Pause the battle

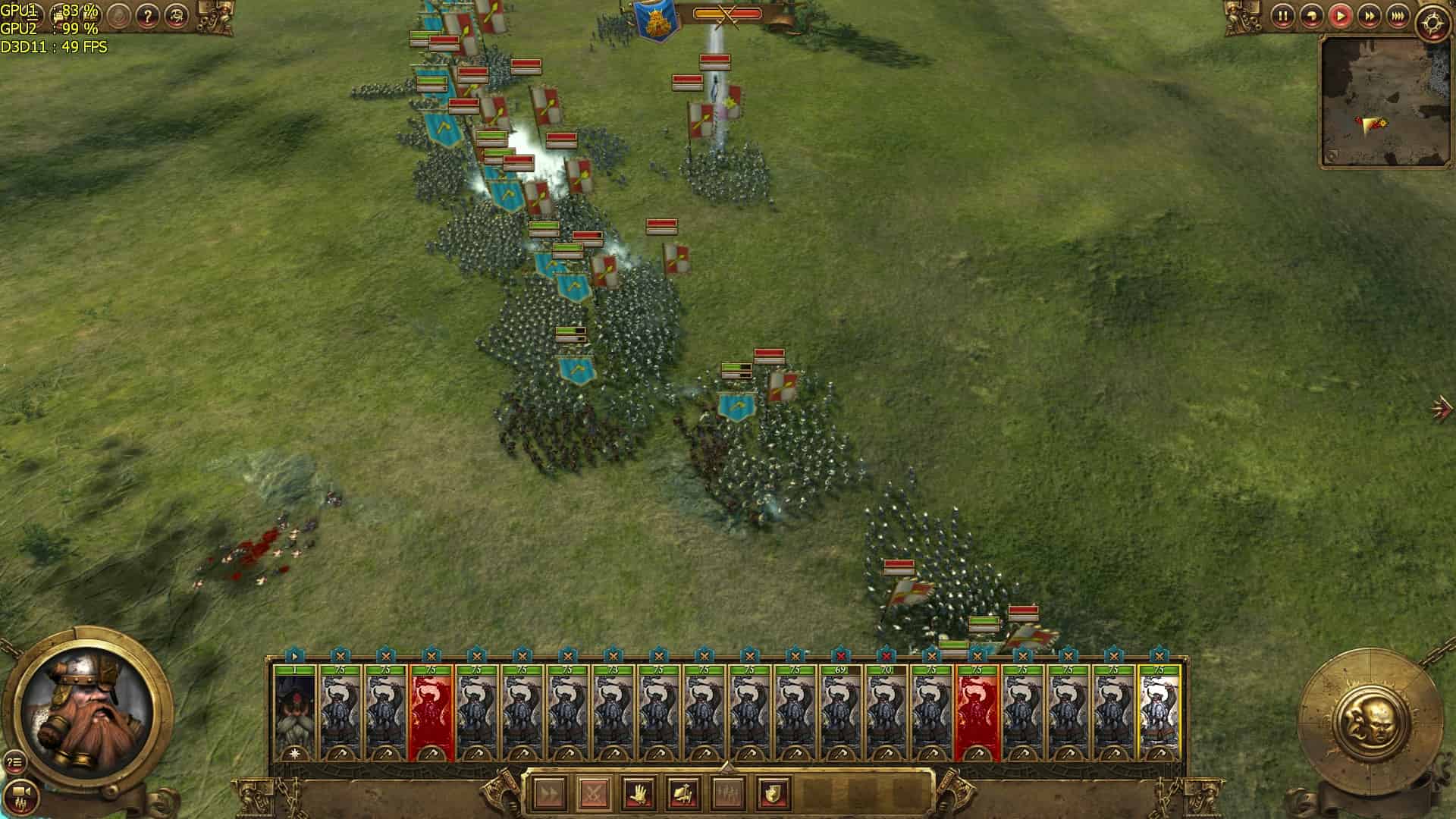pyautogui.click(x=1283, y=16)
